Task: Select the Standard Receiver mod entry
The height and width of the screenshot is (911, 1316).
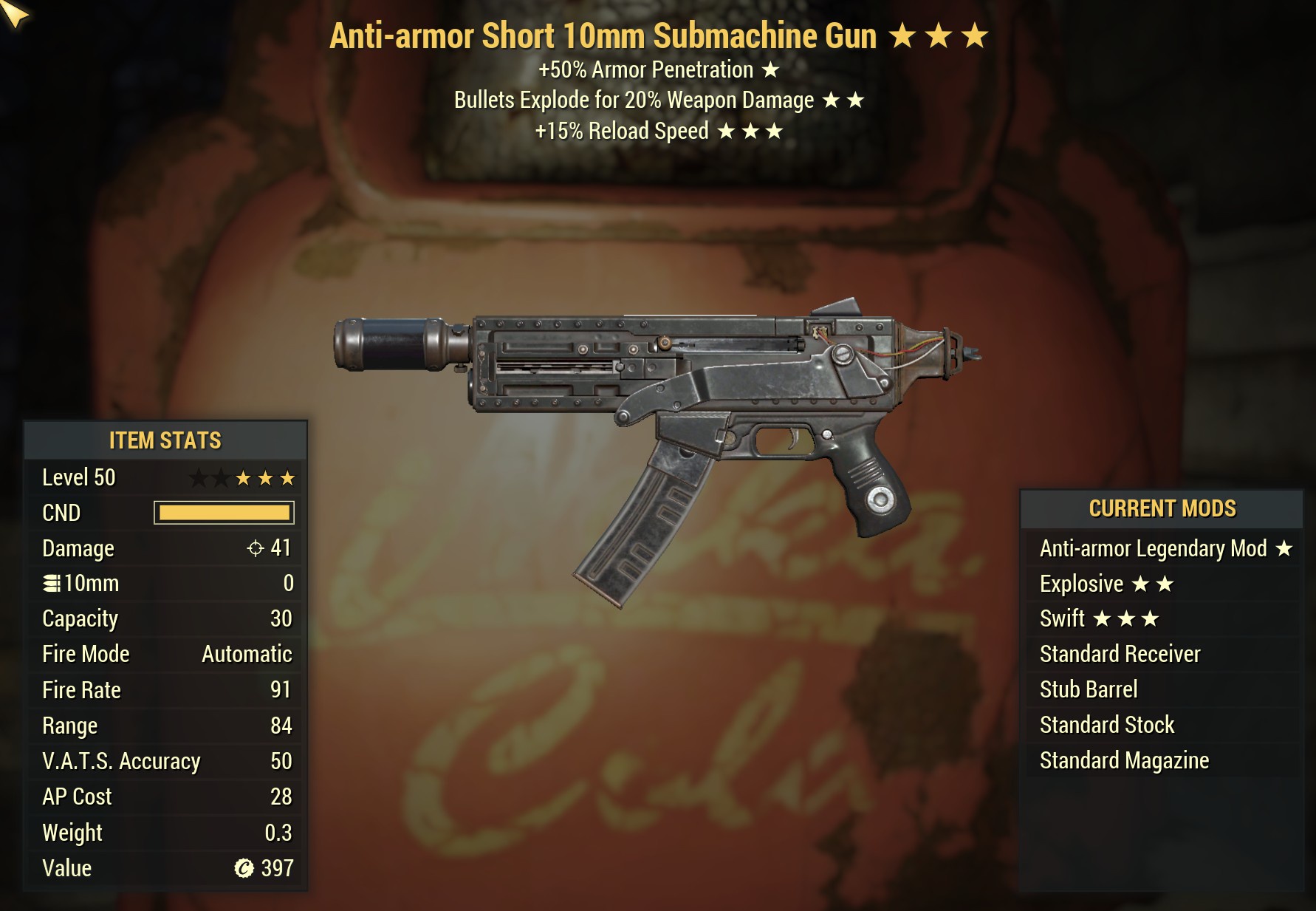Action: (1120, 654)
